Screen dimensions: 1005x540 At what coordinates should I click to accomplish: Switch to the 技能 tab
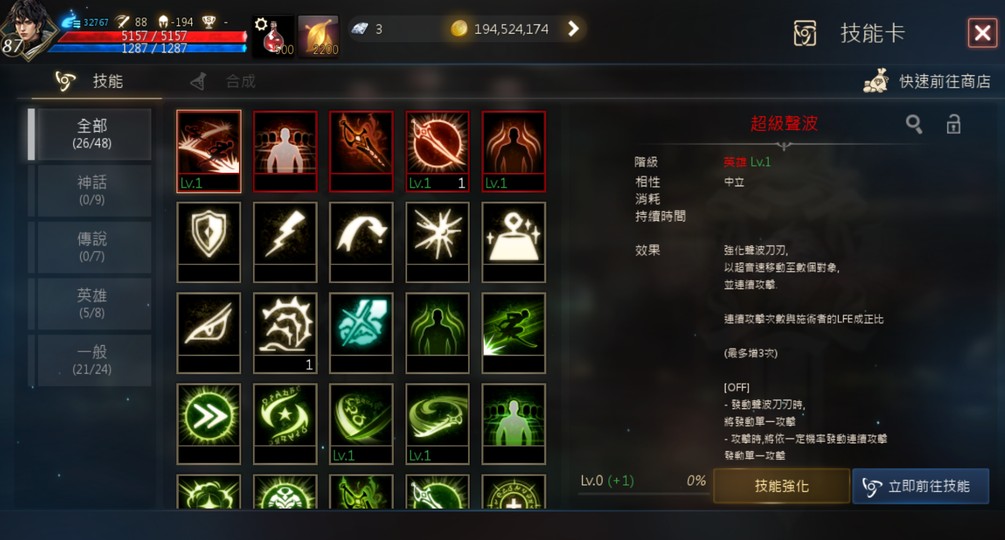96,82
